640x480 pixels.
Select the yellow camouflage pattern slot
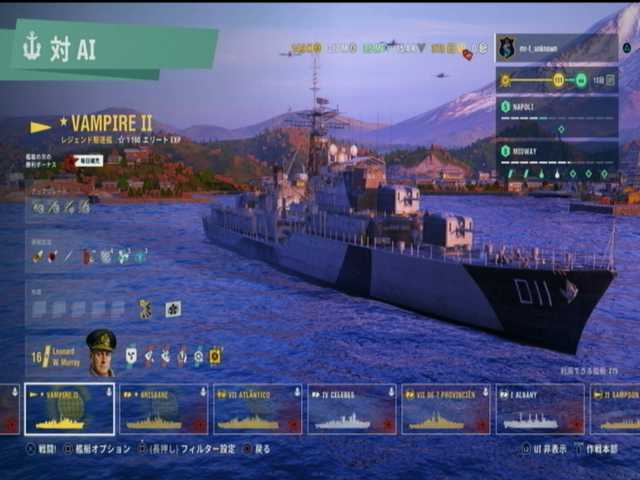click(x=146, y=309)
